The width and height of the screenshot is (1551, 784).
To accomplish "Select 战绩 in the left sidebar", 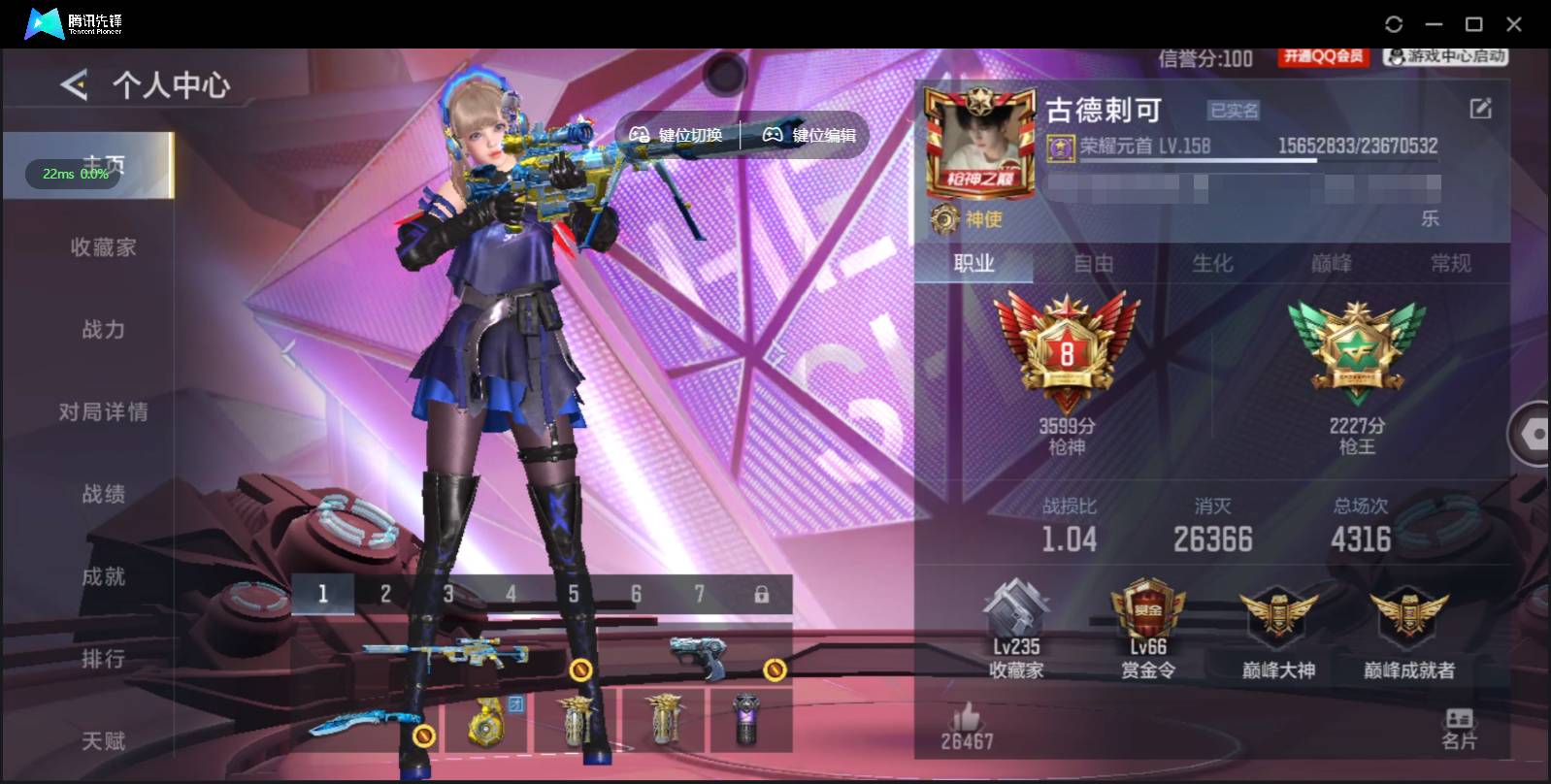I will 104,494.
